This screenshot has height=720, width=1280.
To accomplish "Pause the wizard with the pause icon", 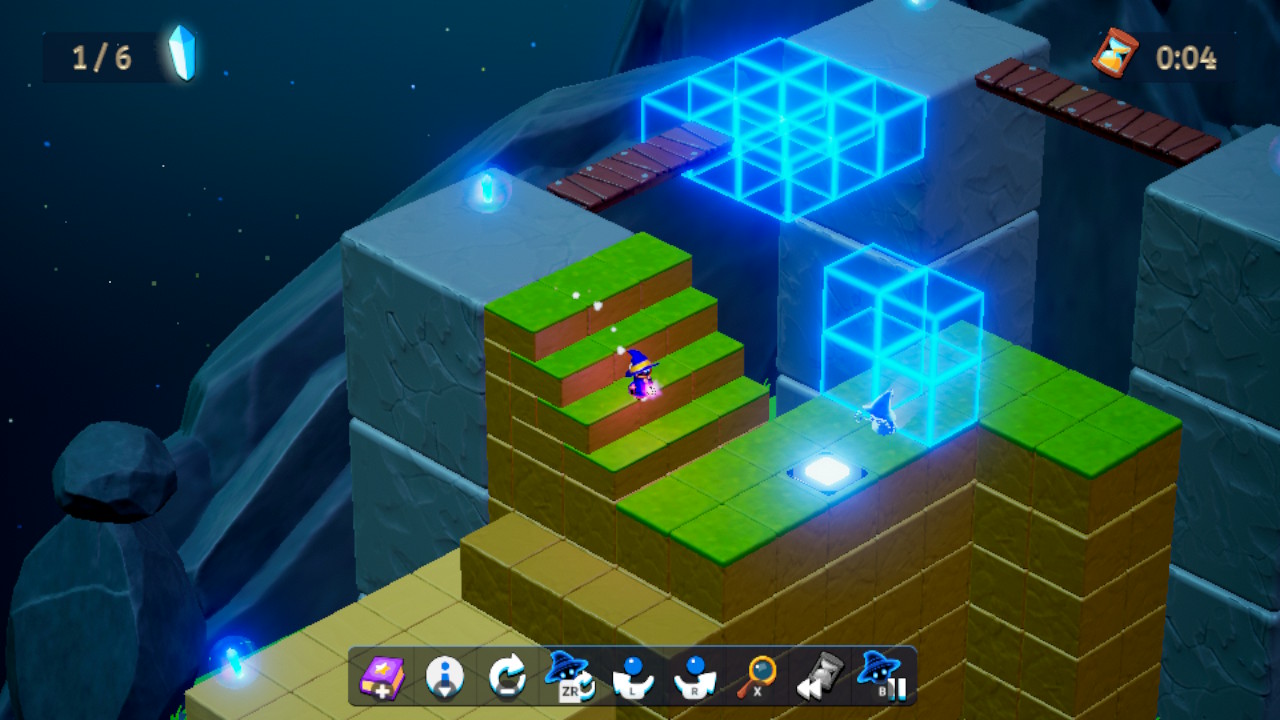I will click(x=881, y=677).
